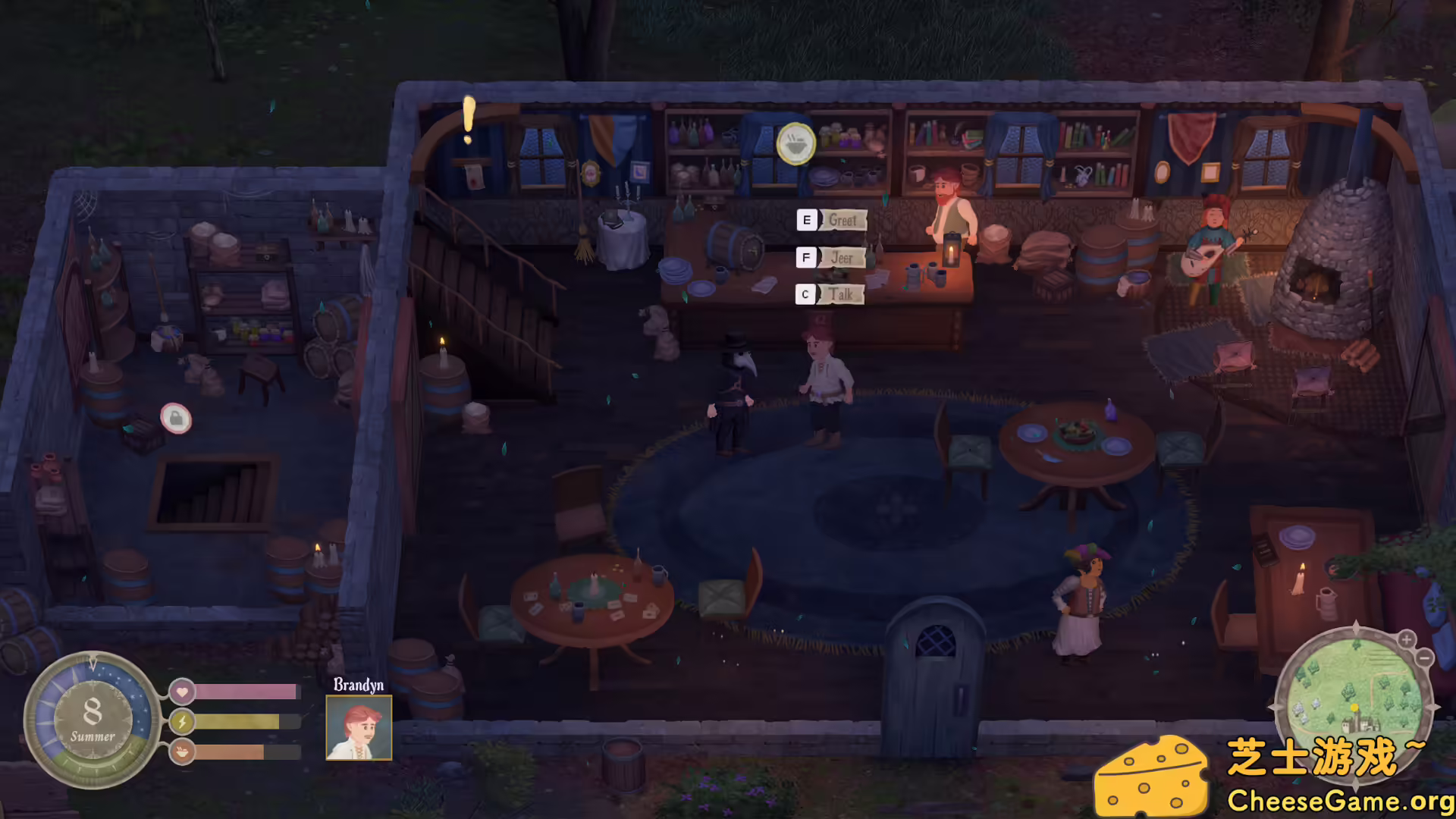Click Brandyn's character portrait
The image size is (1456, 819).
click(359, 727)
